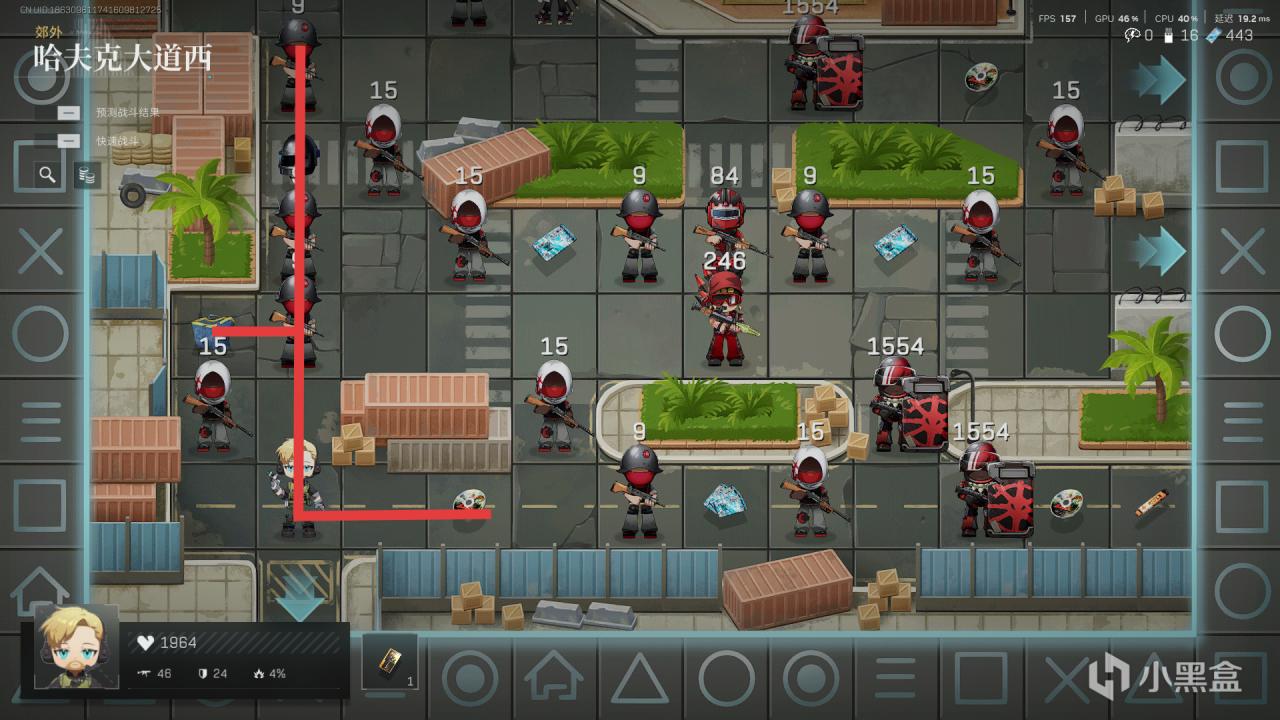Image resolution: width=1280 pixels, height=720 pixels.
Task: Toggle the 快速战斗 quick battle option
Action: click(x=69, y=141)
